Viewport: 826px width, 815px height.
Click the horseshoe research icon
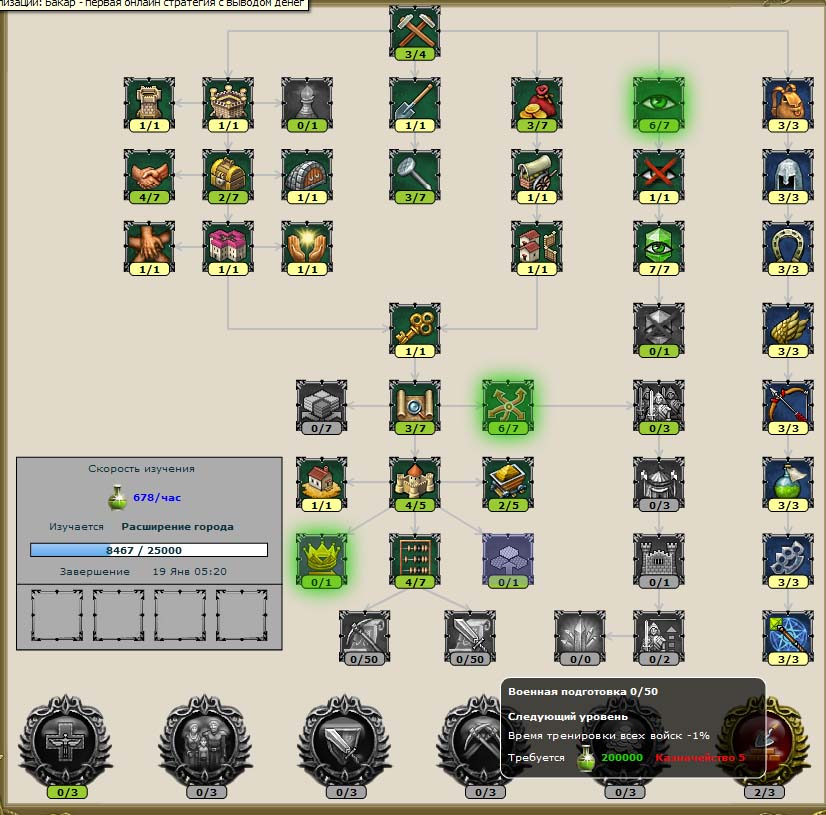[x=788, y=246]
